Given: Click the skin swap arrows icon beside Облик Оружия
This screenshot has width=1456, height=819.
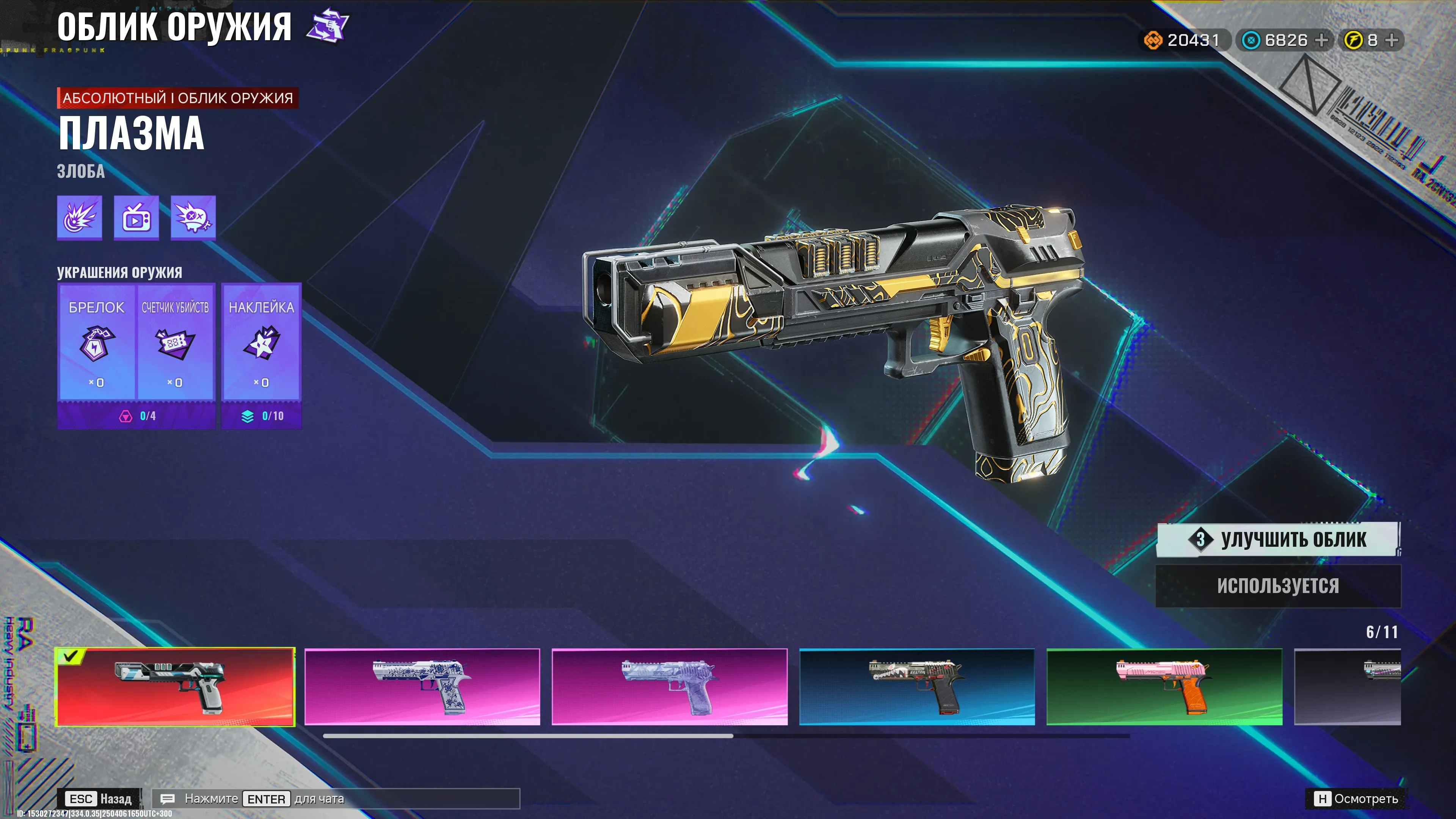Looking at the screenshot, I should point(328,24).
